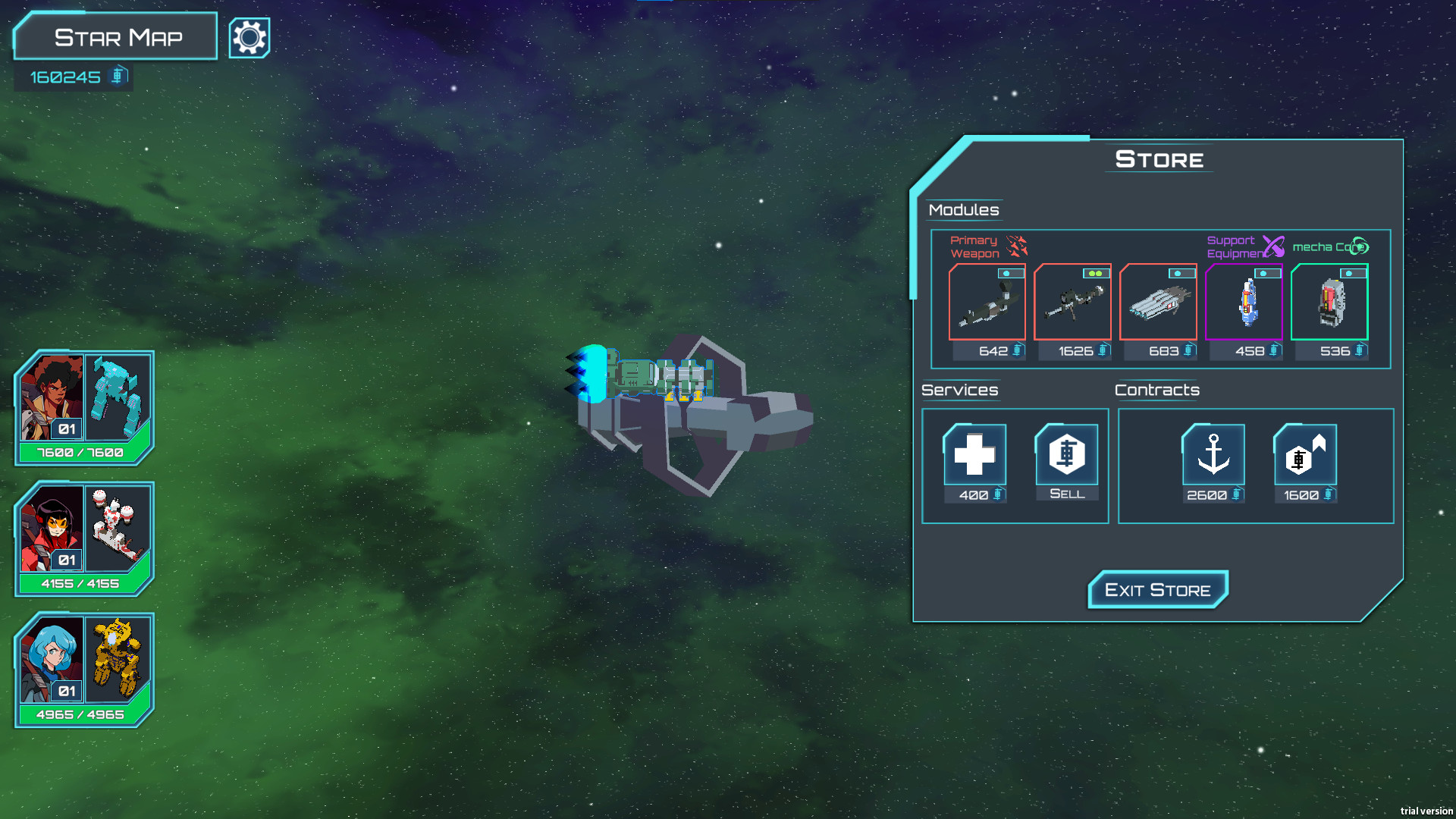Select the mecha Core module priced 536
Viewport: 1456px width, 819px height.
tap(1329, 303)
